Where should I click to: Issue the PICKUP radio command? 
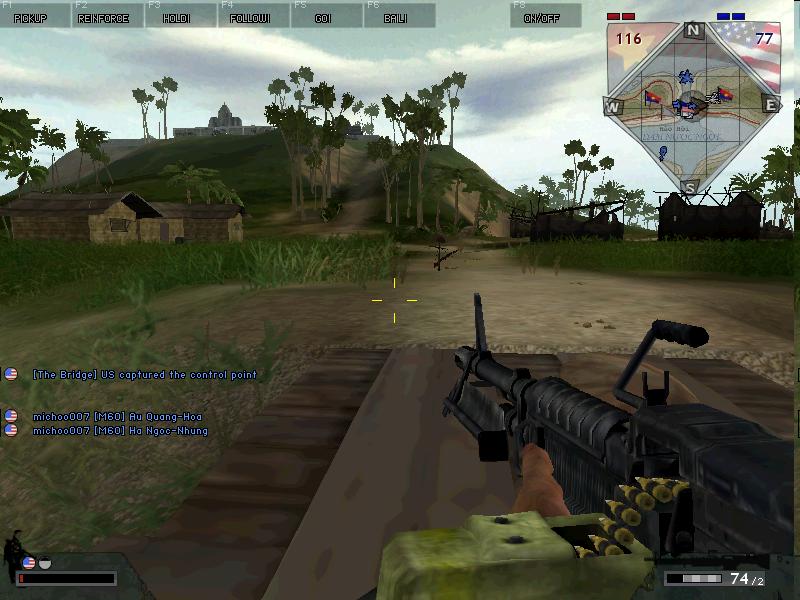pos(35,15)
